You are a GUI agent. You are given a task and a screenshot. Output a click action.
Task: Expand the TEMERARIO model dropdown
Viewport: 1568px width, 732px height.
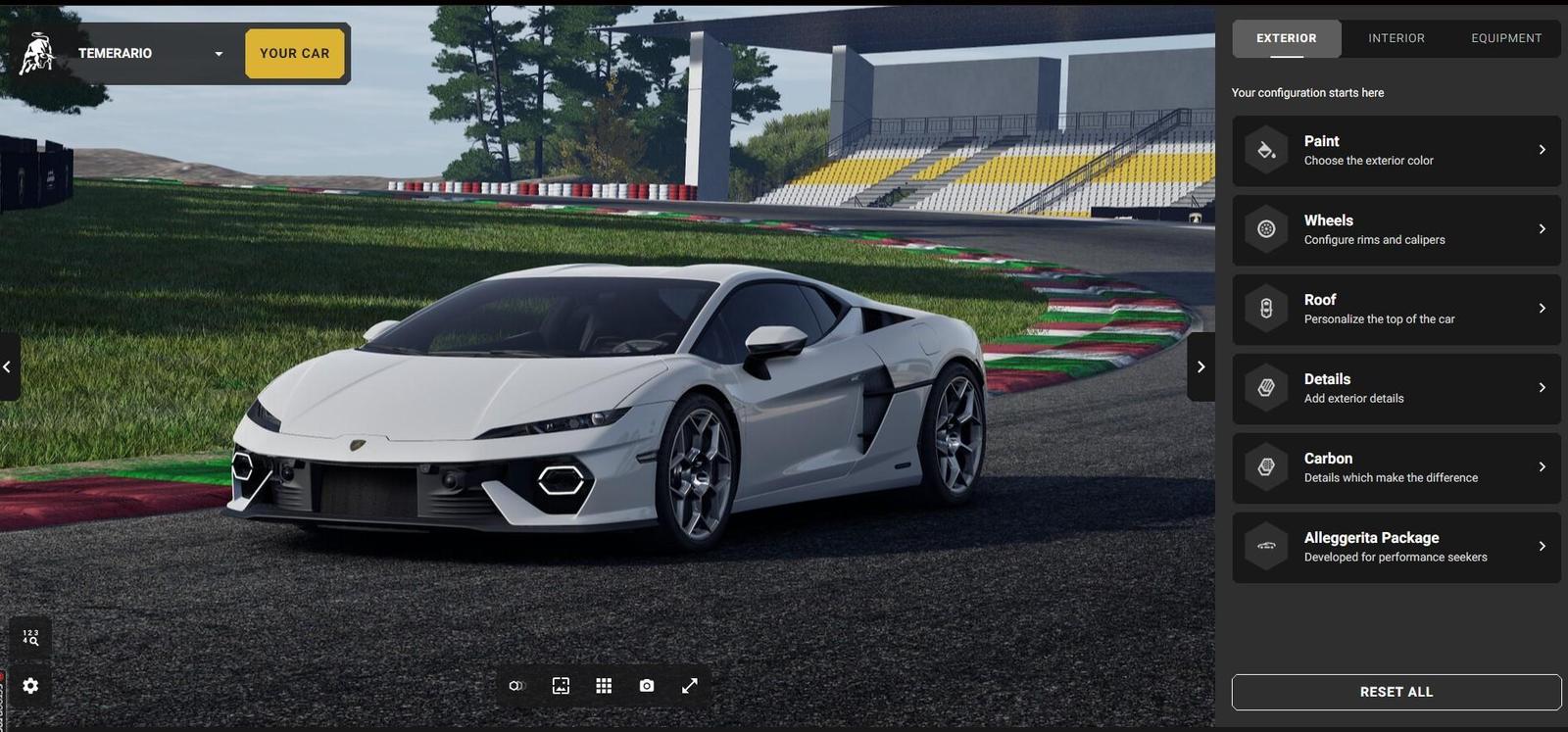coord(218,52)
